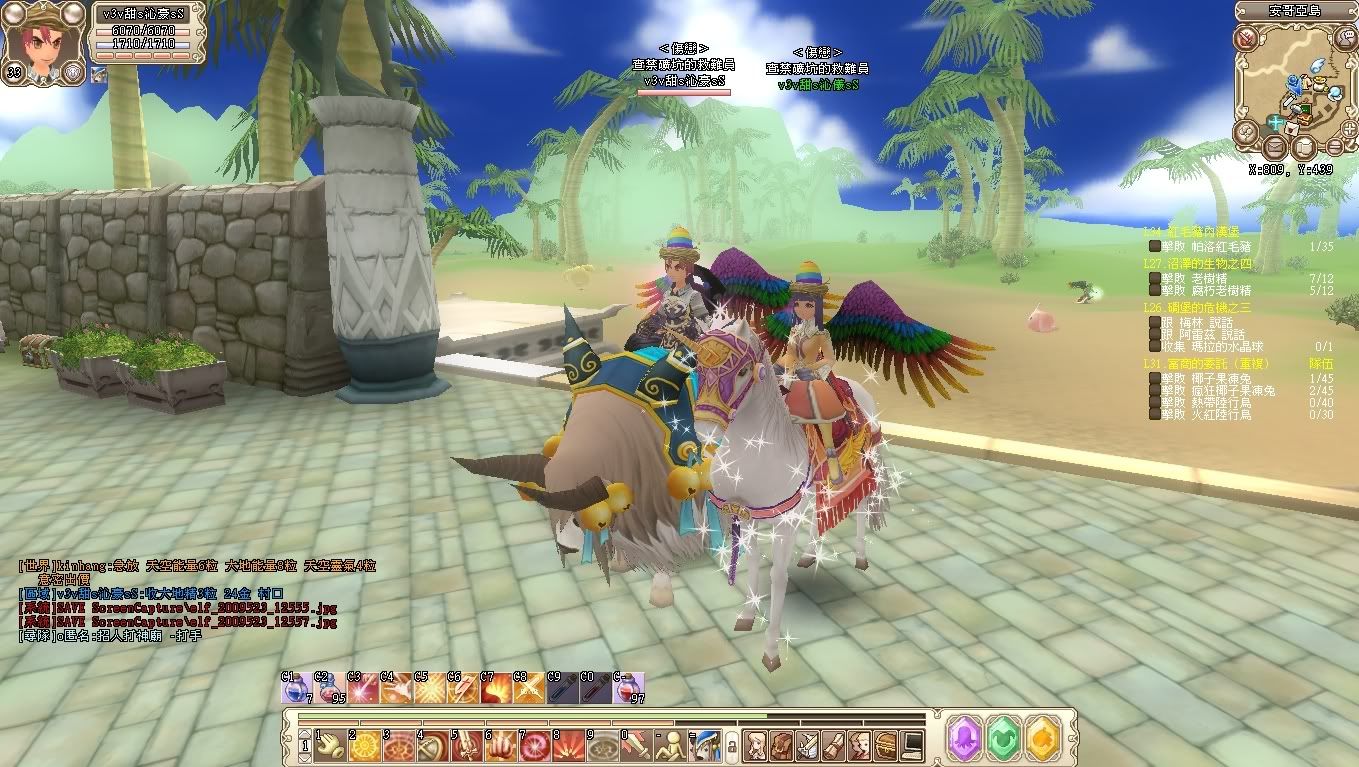Use the red potion in slot C2

point(330,689)
